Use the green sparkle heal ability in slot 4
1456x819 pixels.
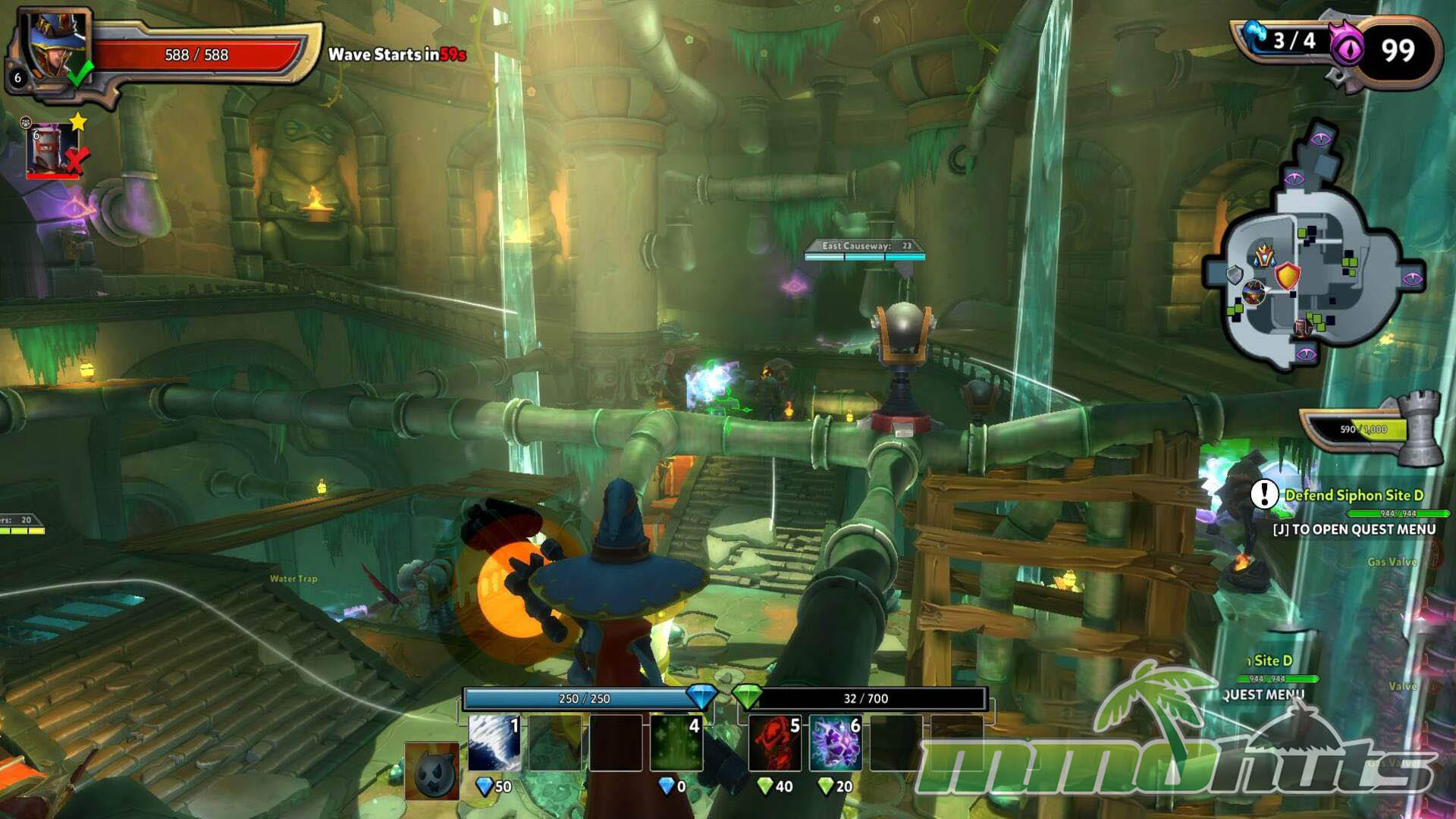click(x=676, y=742)
